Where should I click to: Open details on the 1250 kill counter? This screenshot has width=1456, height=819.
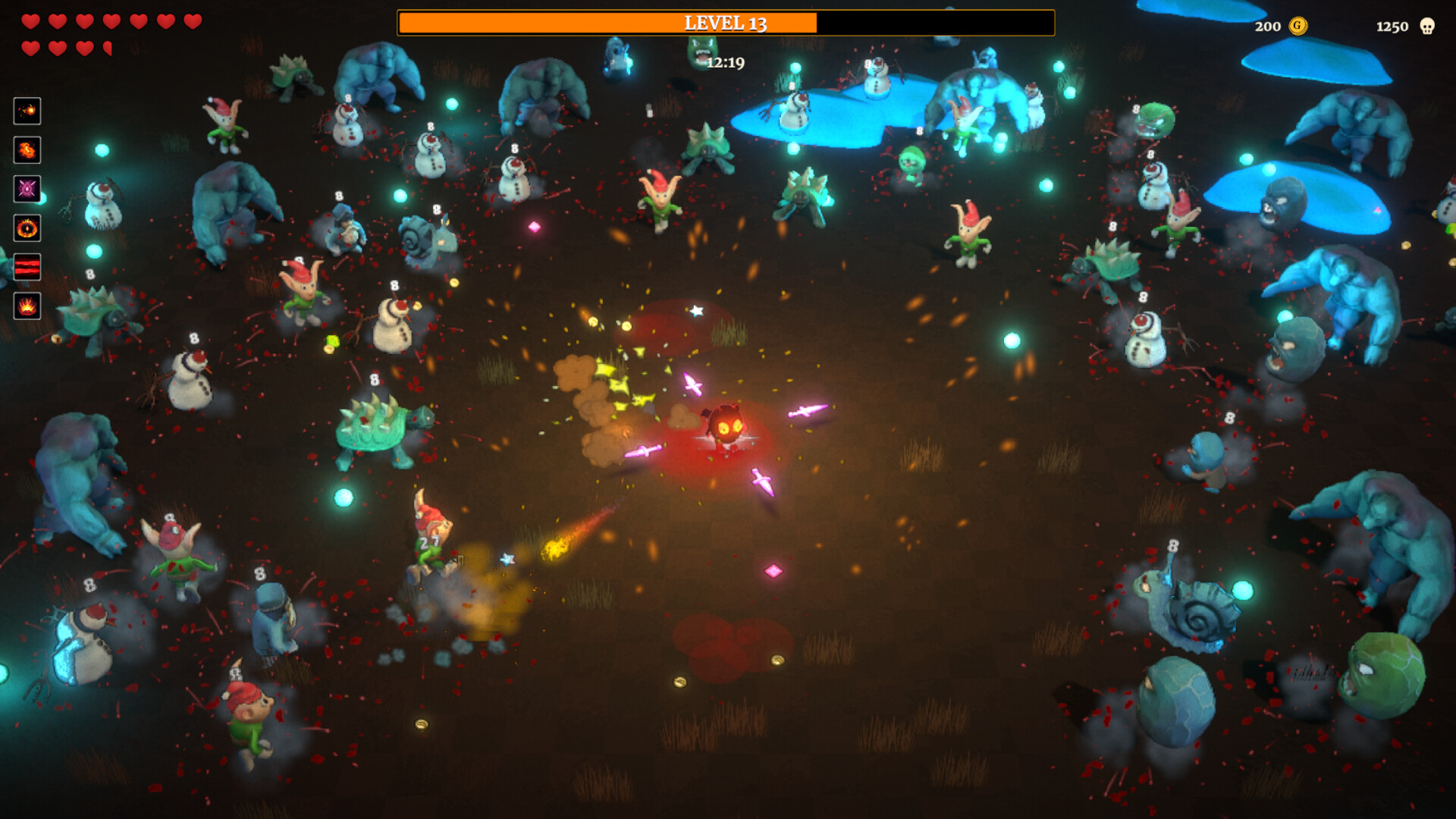[1393, 27]
